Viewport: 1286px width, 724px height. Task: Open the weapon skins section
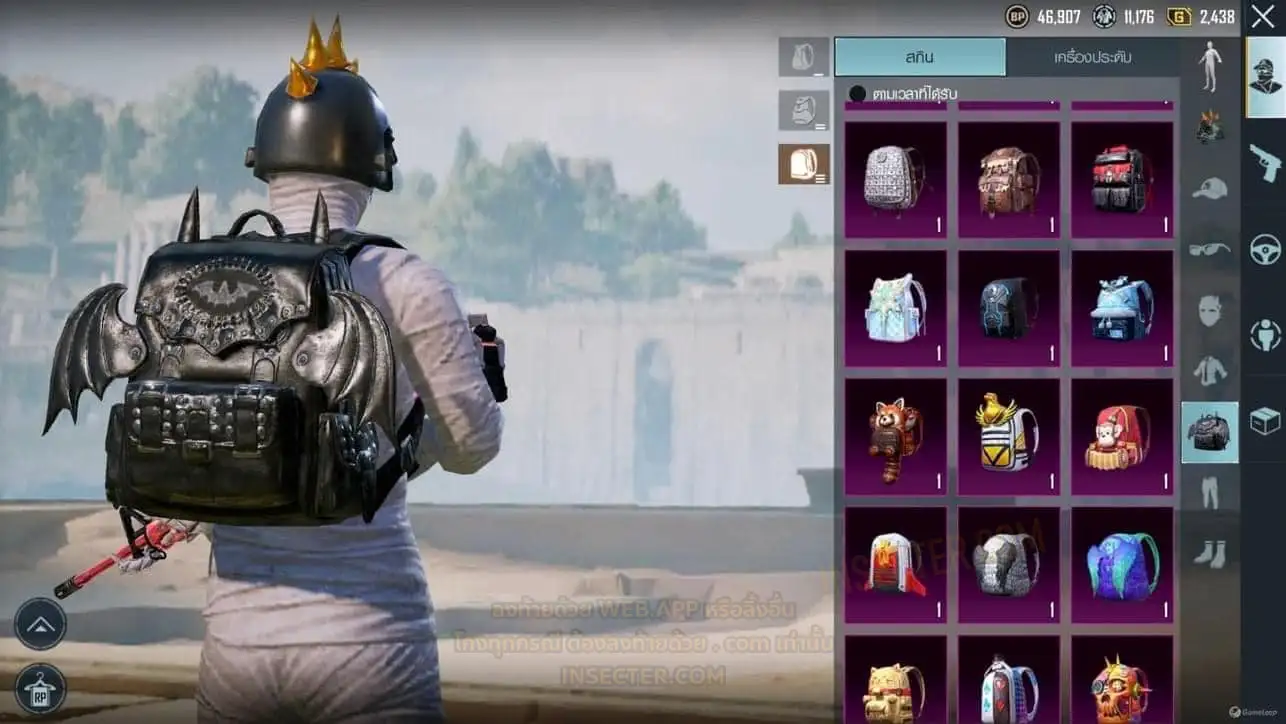(1265, 162)
